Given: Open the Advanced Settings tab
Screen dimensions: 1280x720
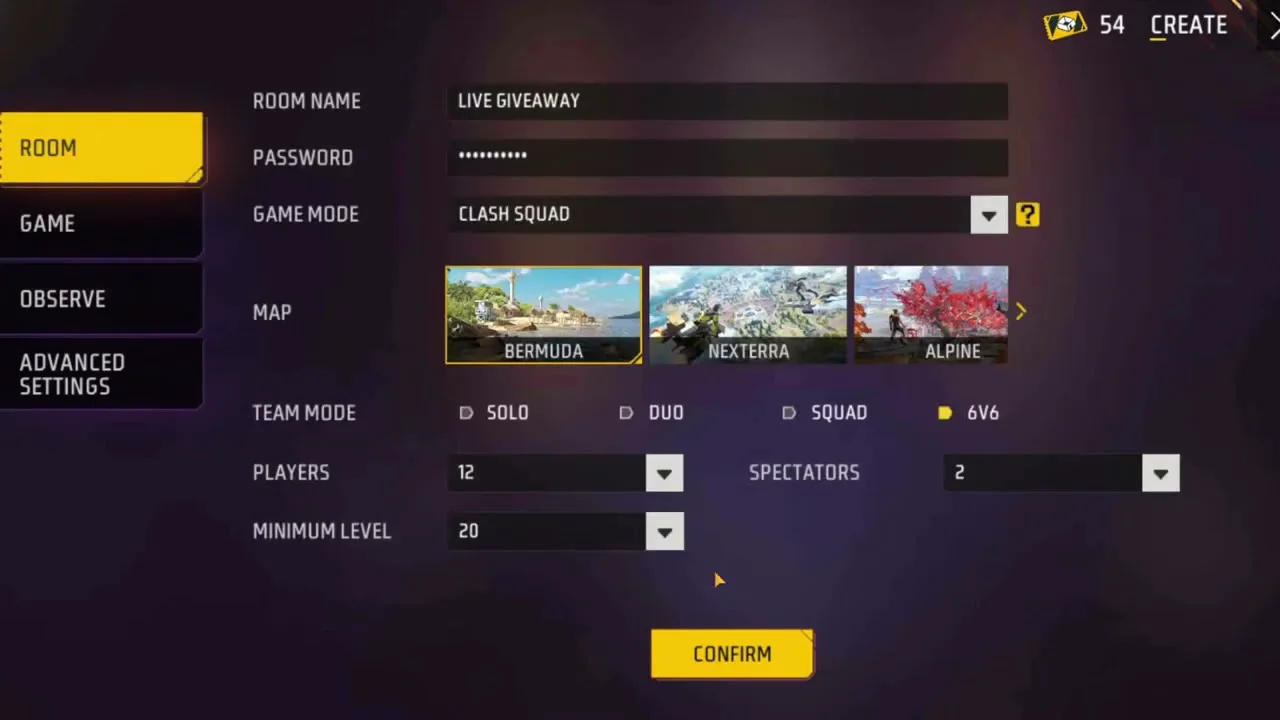Looking at the screenshot, I should pyautogui.click(x=101, y=374).
